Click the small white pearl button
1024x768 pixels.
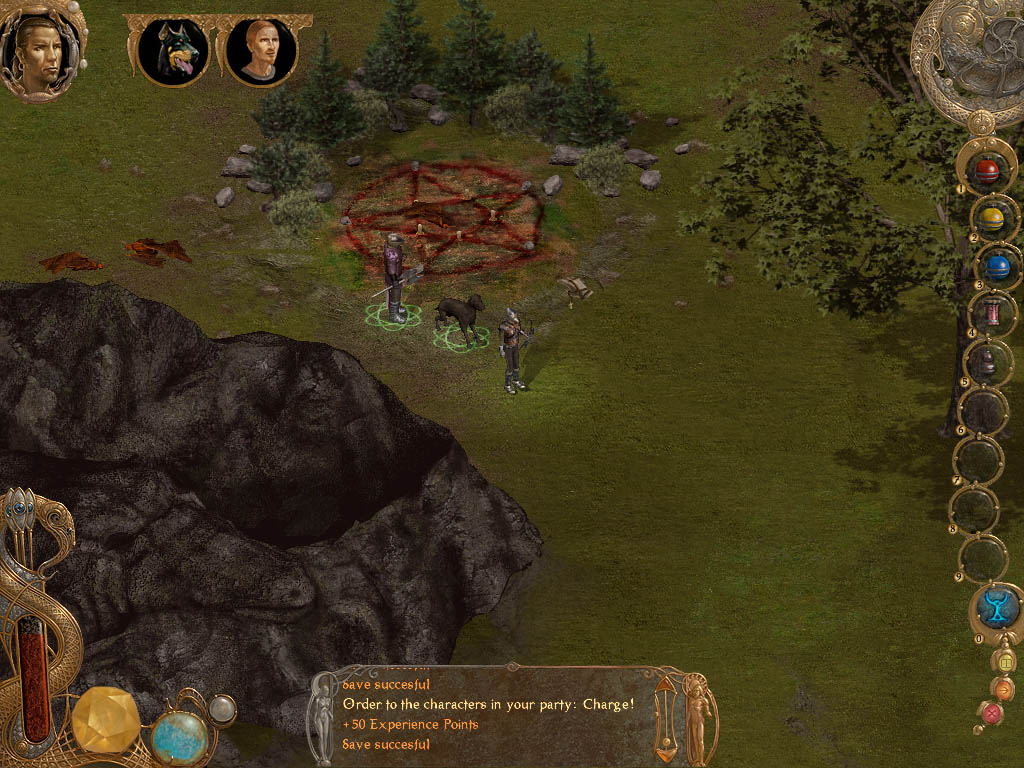[222, 709]
